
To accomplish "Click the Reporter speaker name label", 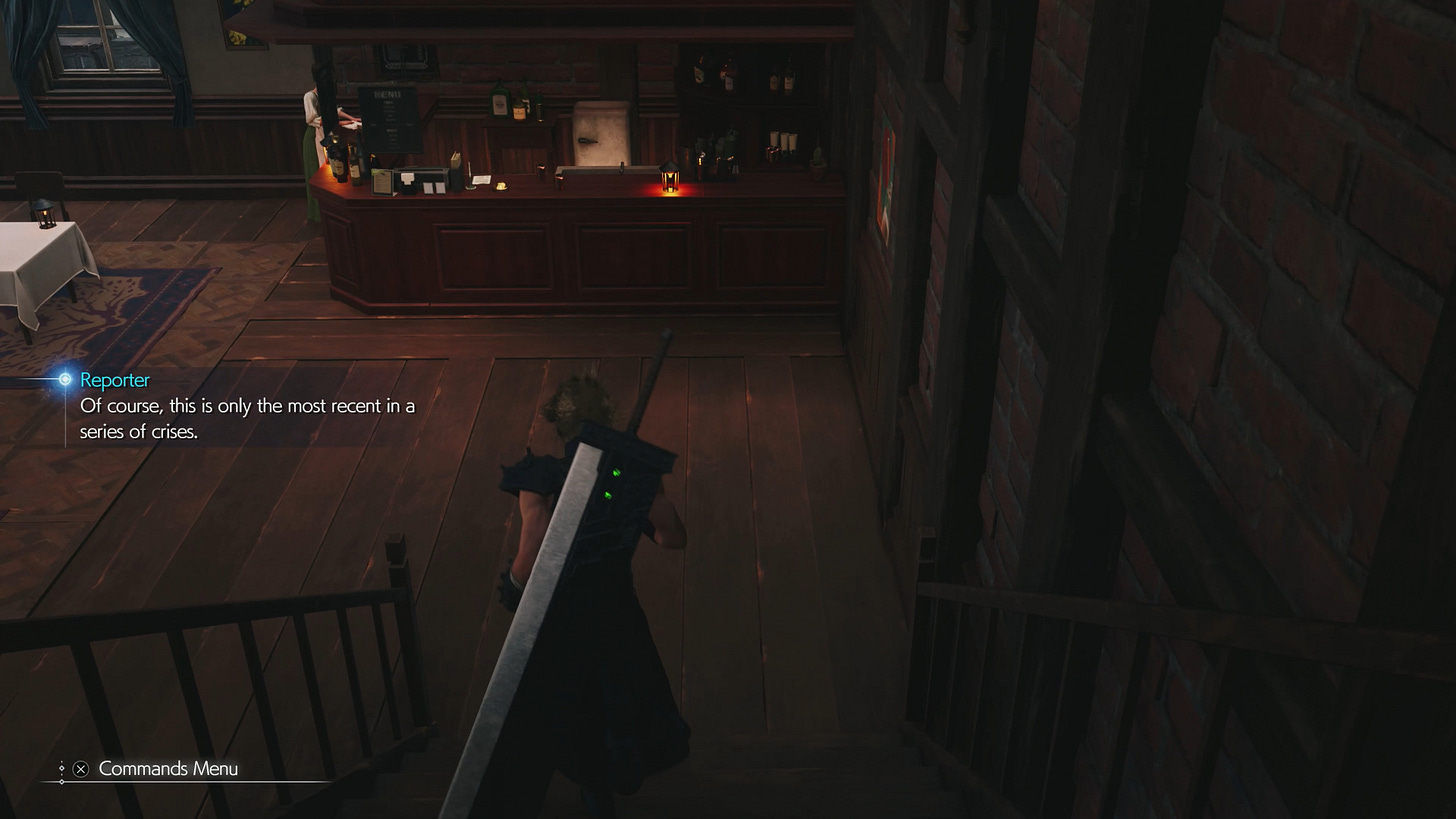I will pyautogui.click(x=114, y=380).
